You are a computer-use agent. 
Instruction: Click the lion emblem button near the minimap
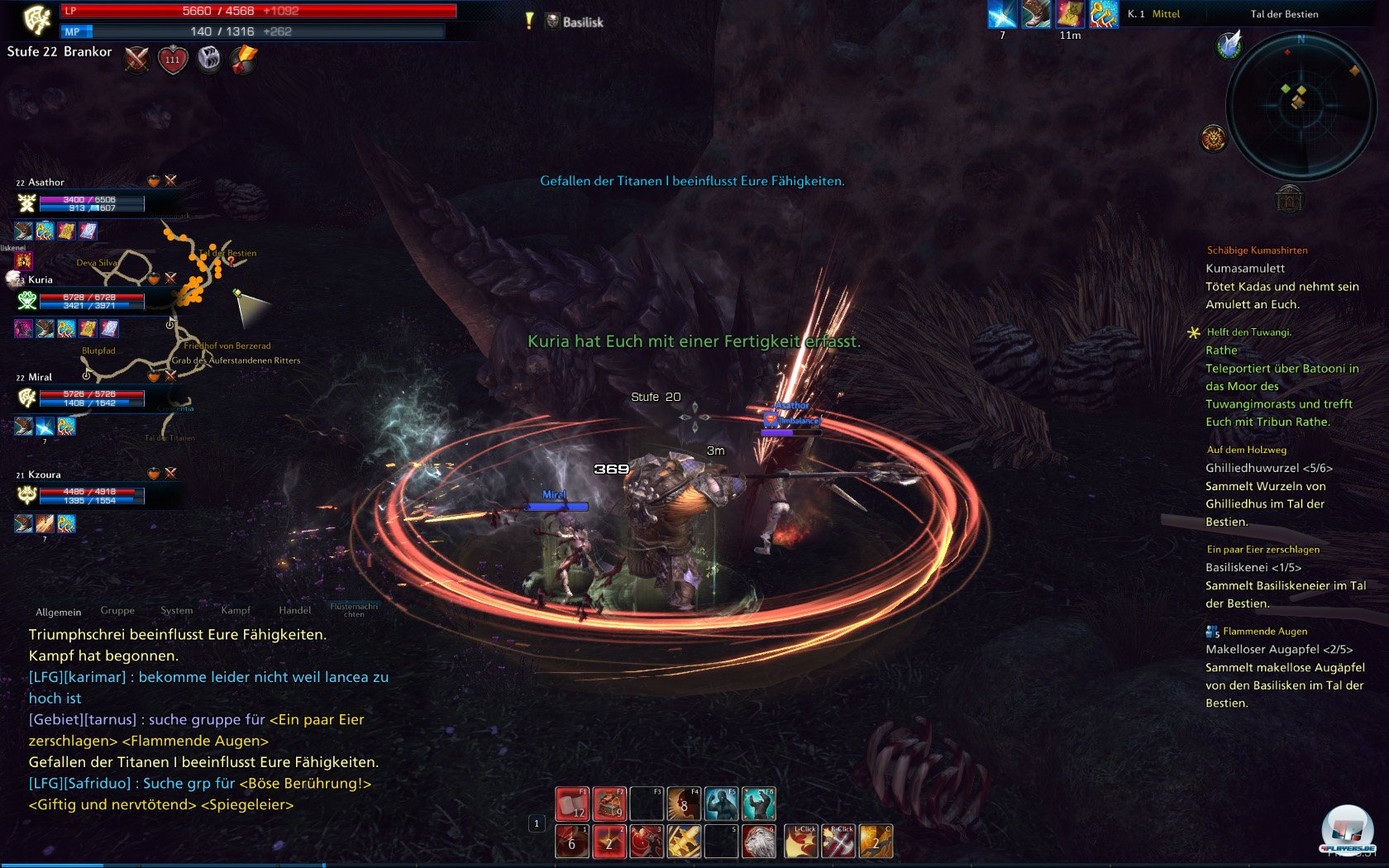(1213, 138)
